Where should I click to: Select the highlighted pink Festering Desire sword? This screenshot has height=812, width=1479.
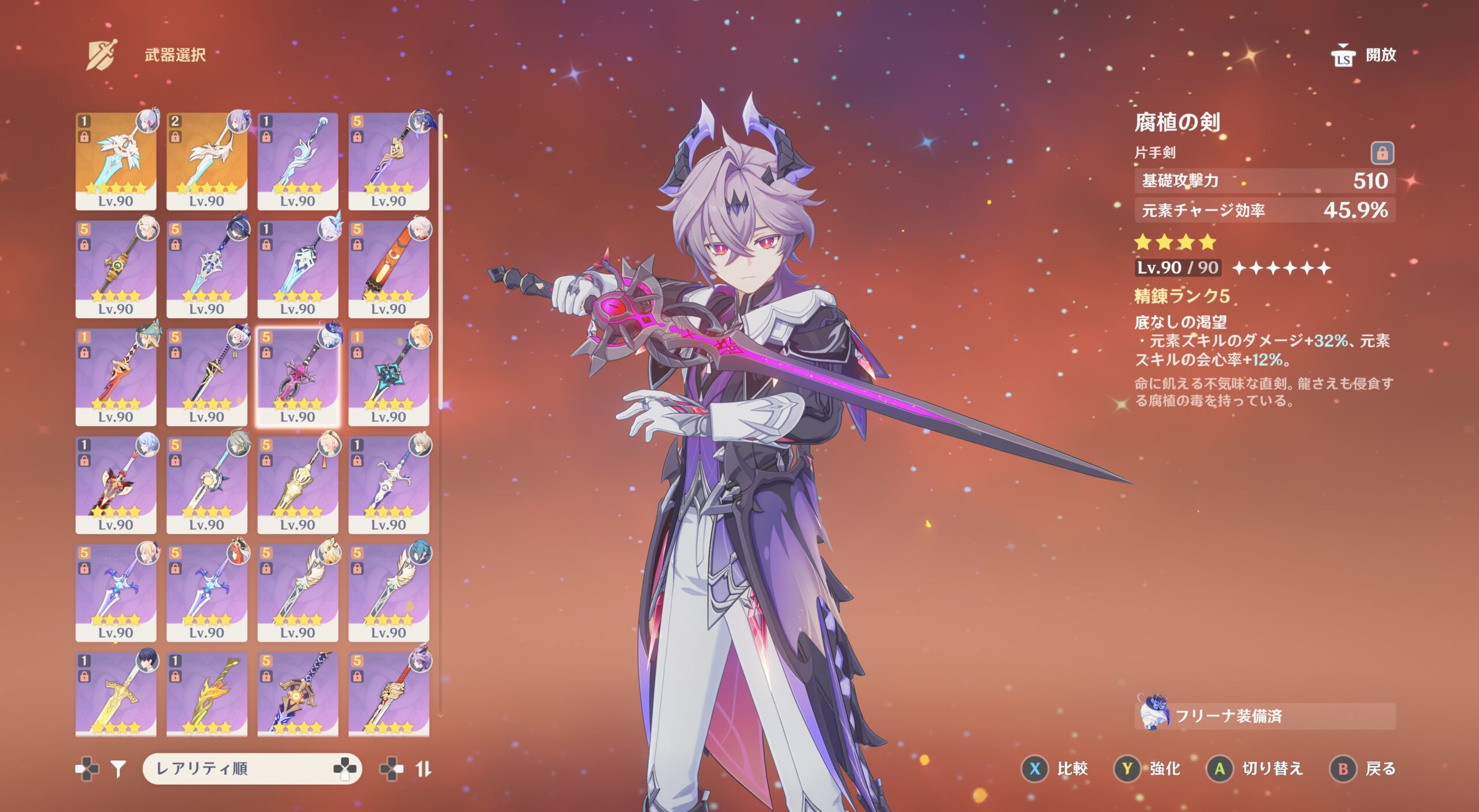(x=298, y=376)
